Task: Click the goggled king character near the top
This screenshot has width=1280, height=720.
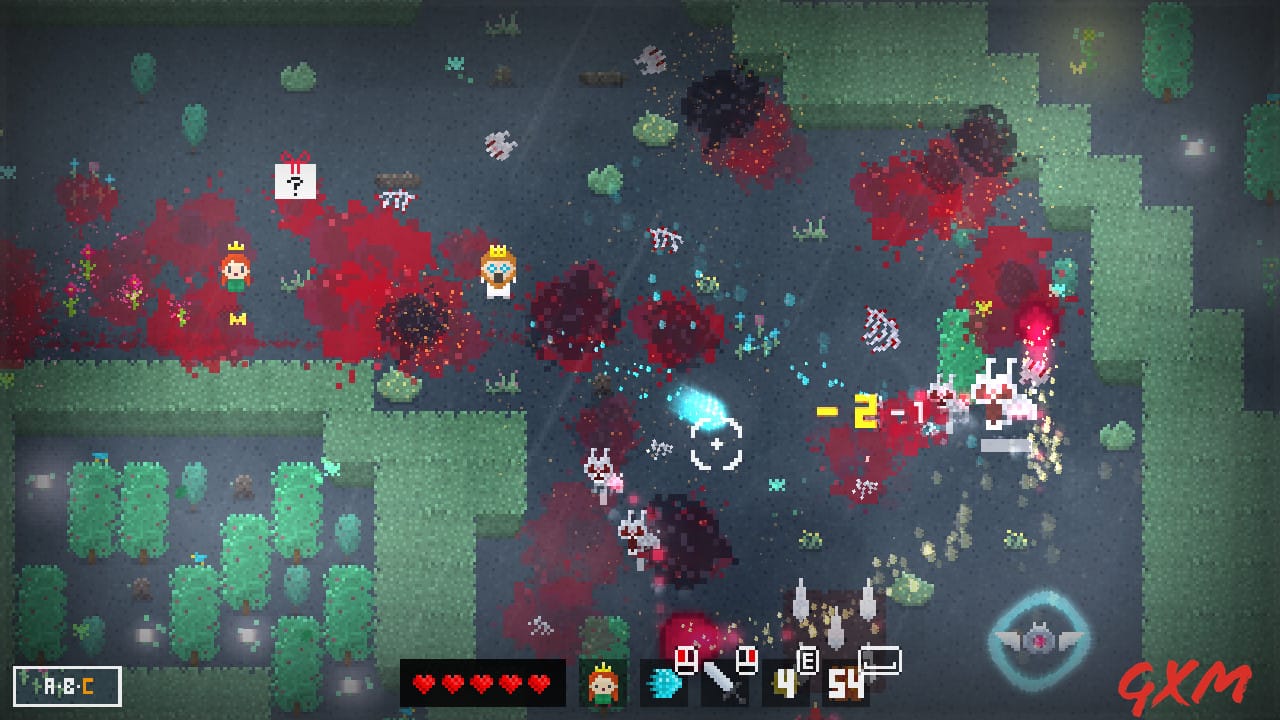Action: [x=497, y=272]
